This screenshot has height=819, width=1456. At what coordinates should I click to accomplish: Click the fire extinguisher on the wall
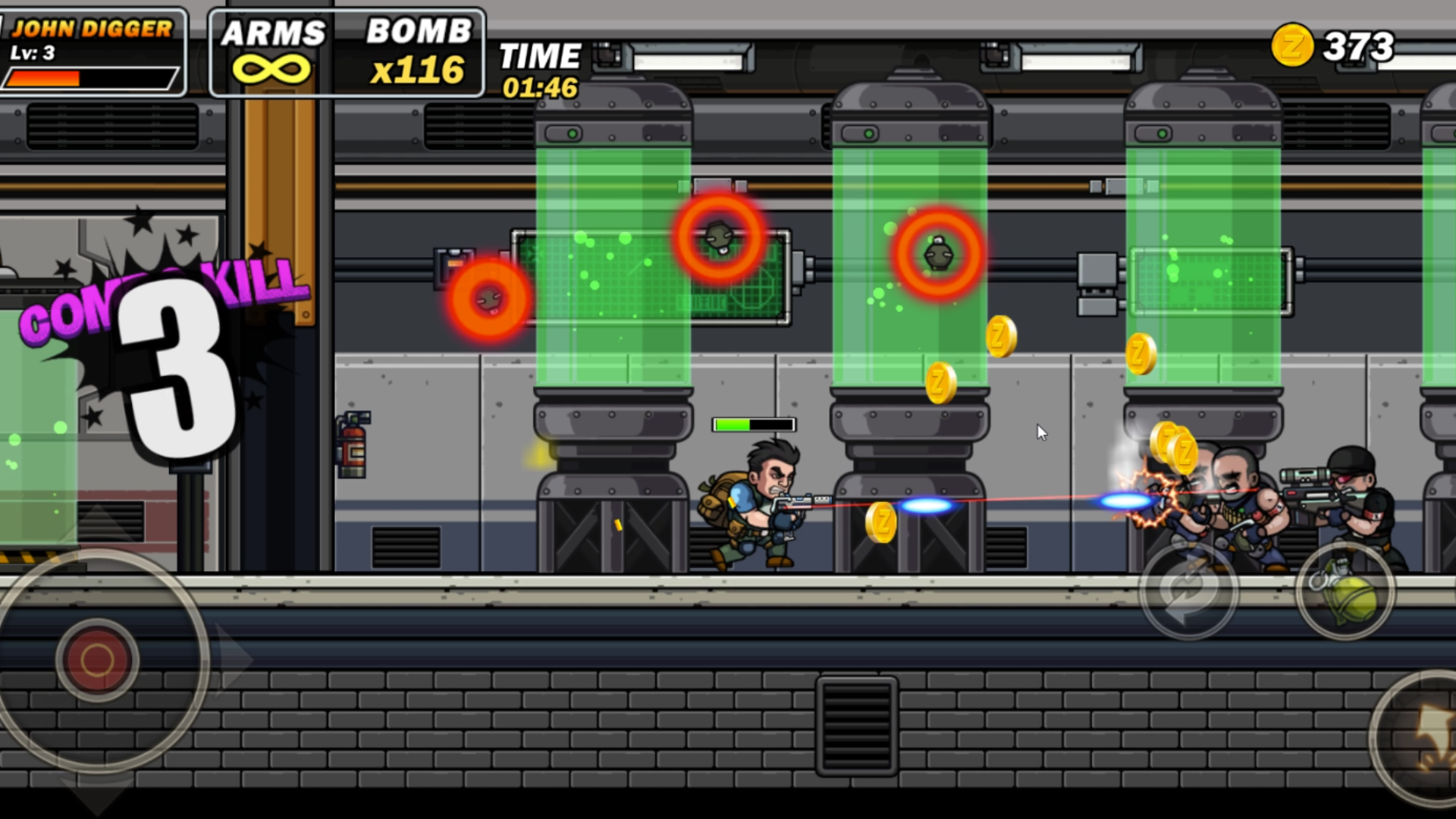point(353,447)
